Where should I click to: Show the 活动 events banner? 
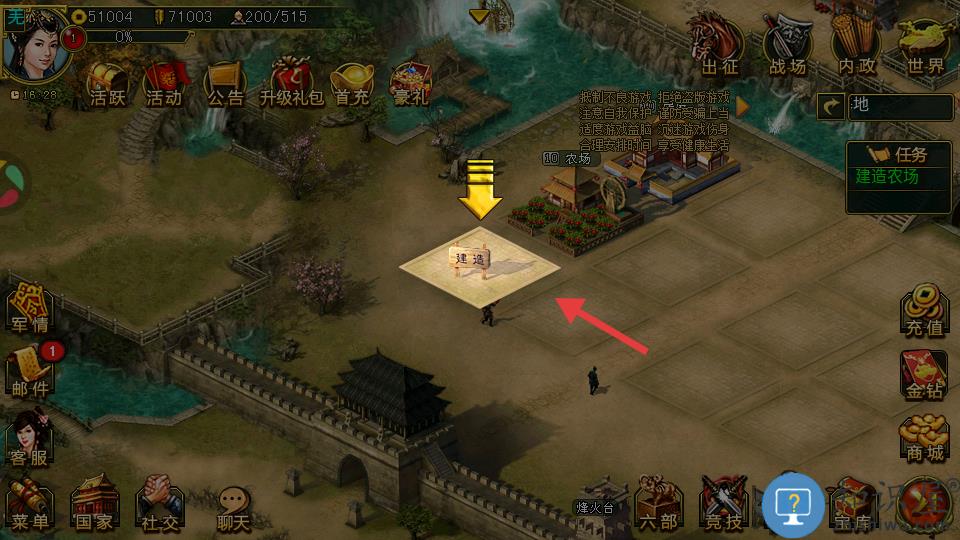click(164, 82)
